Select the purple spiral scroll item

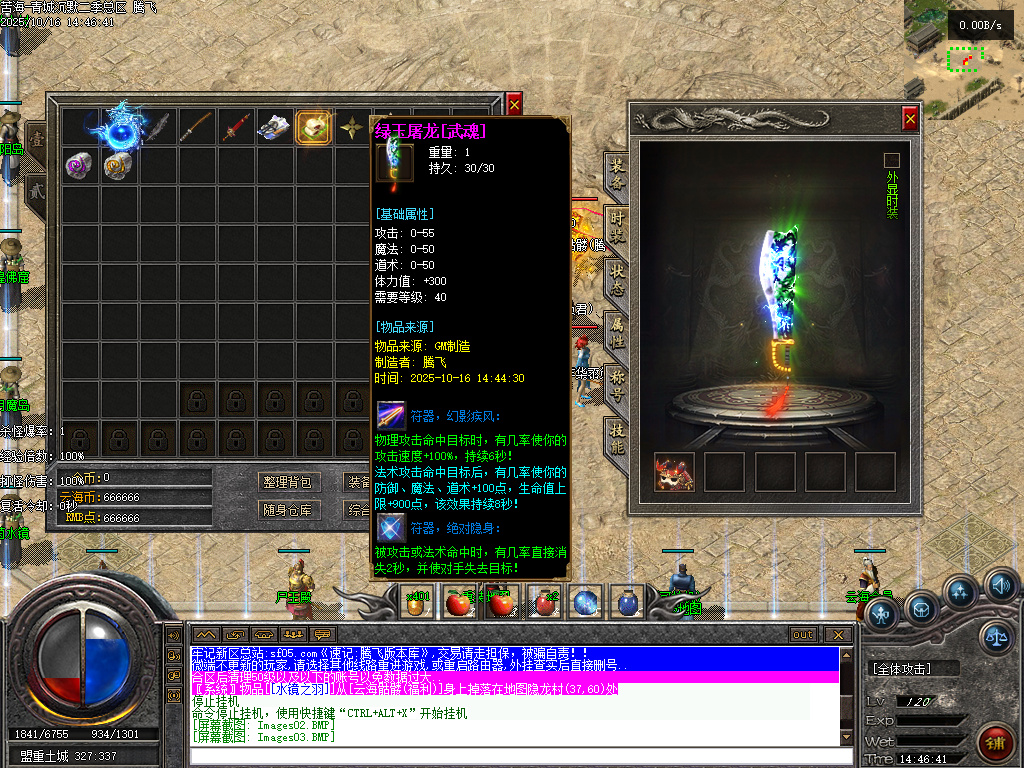coord(80,165)
